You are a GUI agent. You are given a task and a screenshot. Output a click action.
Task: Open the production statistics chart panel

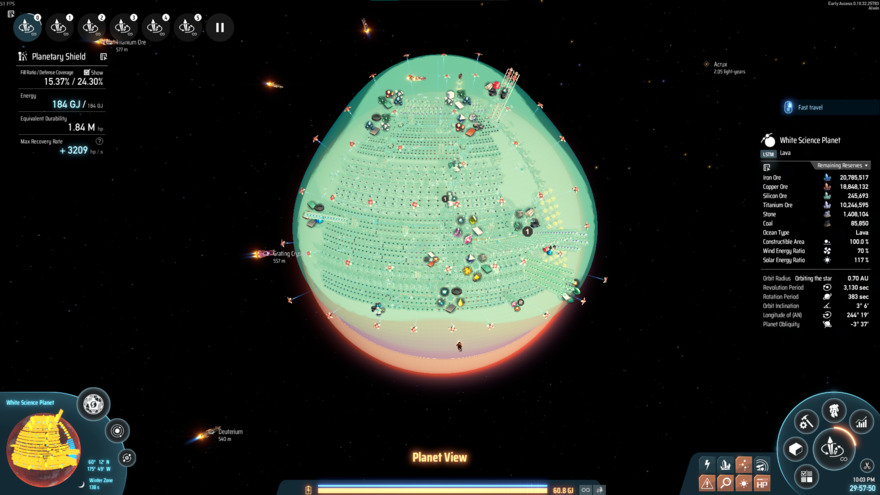point(860,423)
